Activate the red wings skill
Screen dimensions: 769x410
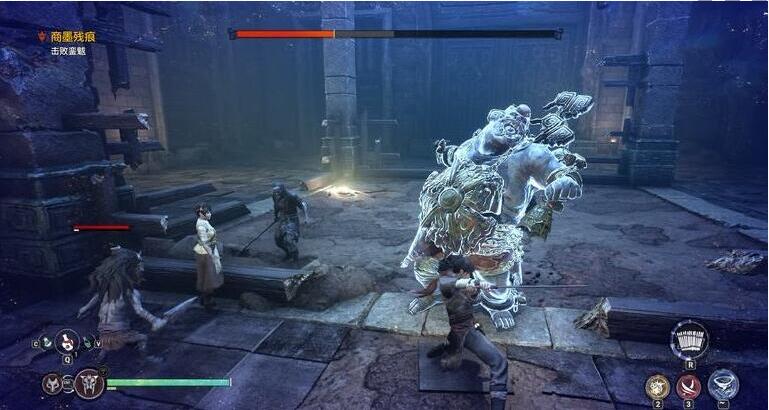pyautogui.click(x=689, y=385)
